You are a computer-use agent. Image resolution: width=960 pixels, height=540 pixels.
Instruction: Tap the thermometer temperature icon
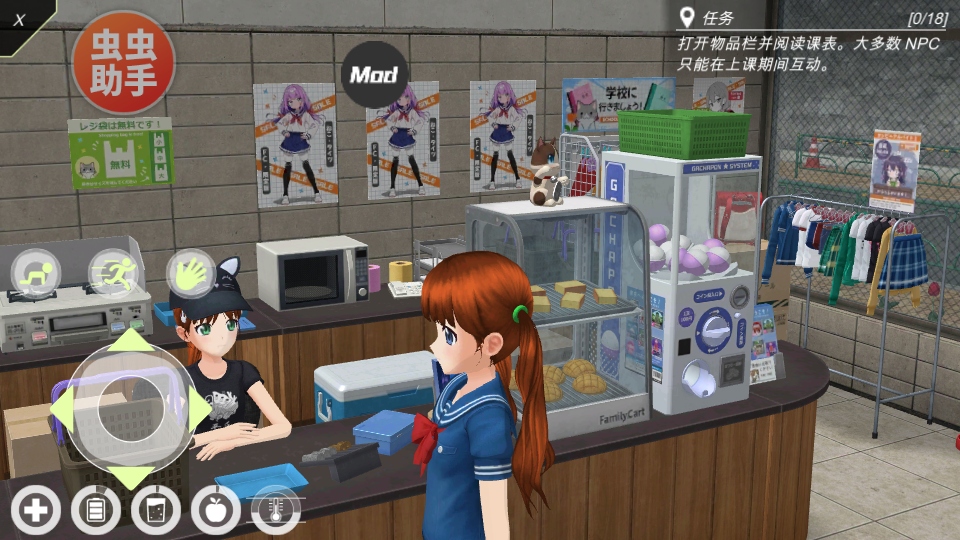point(276,511)
